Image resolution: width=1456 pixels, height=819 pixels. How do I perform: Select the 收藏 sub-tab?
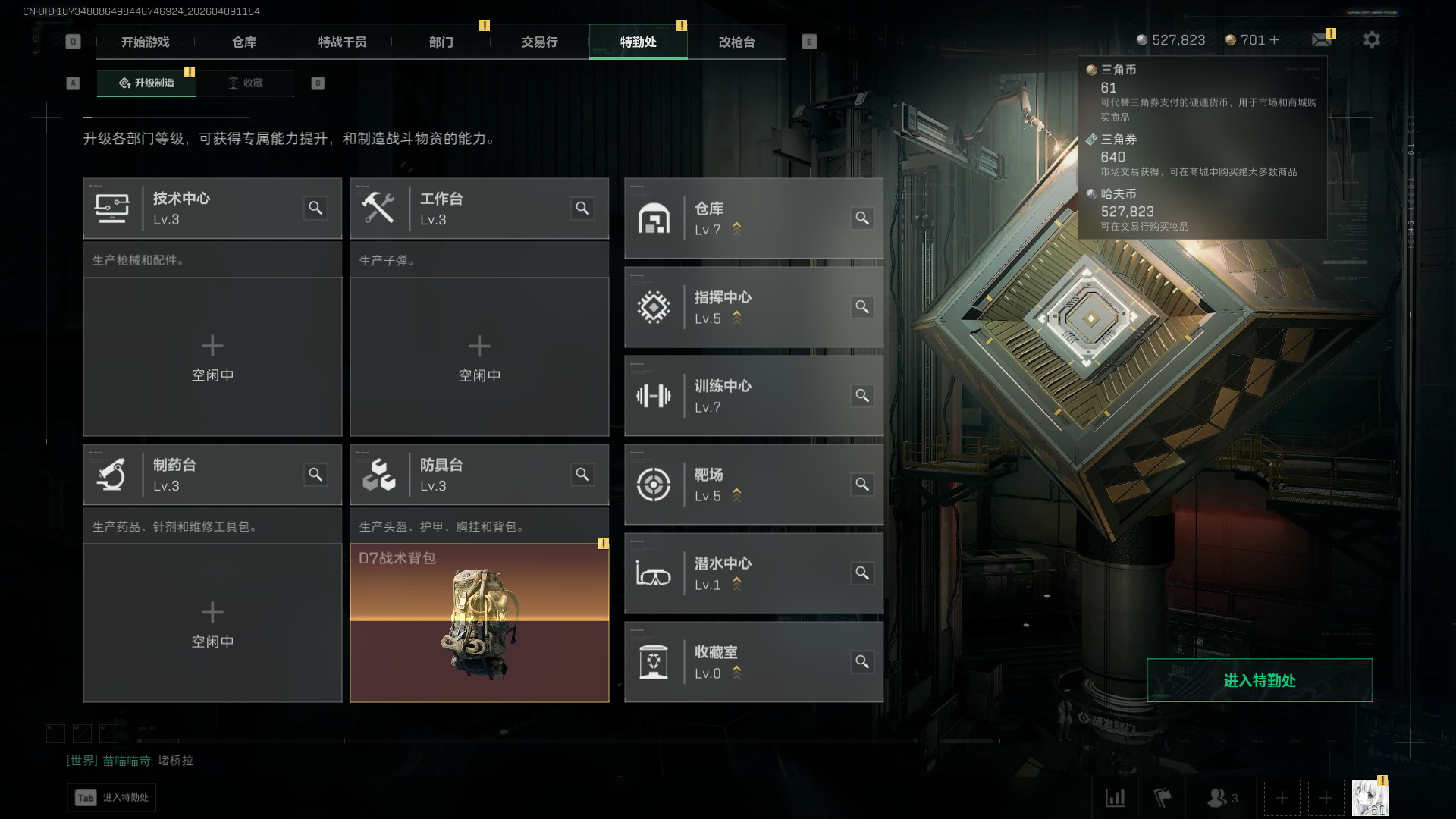pyautogui.click(x=246, y=83)
